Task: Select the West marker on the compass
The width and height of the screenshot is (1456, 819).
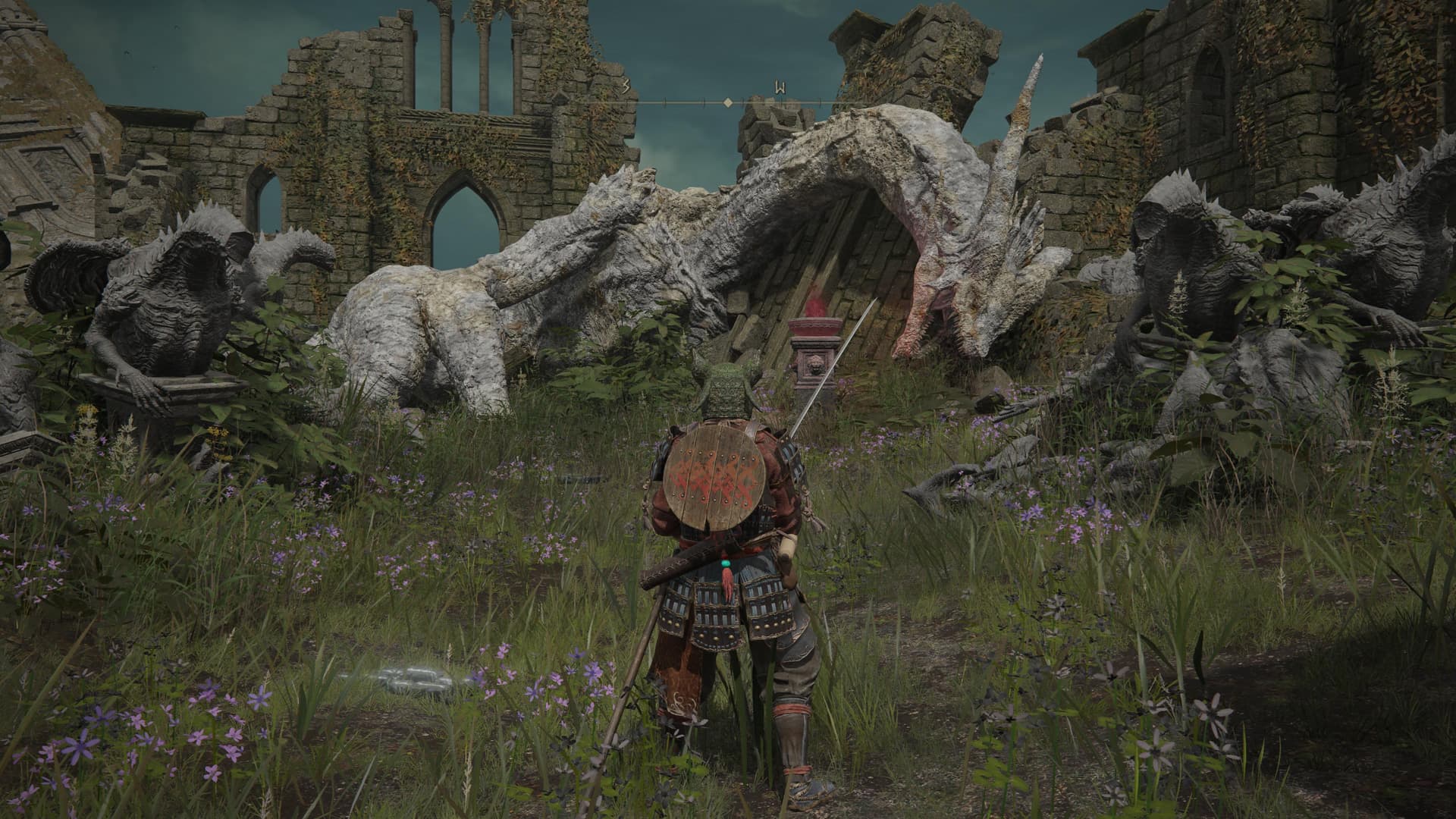Action: [x=779, y=87]
